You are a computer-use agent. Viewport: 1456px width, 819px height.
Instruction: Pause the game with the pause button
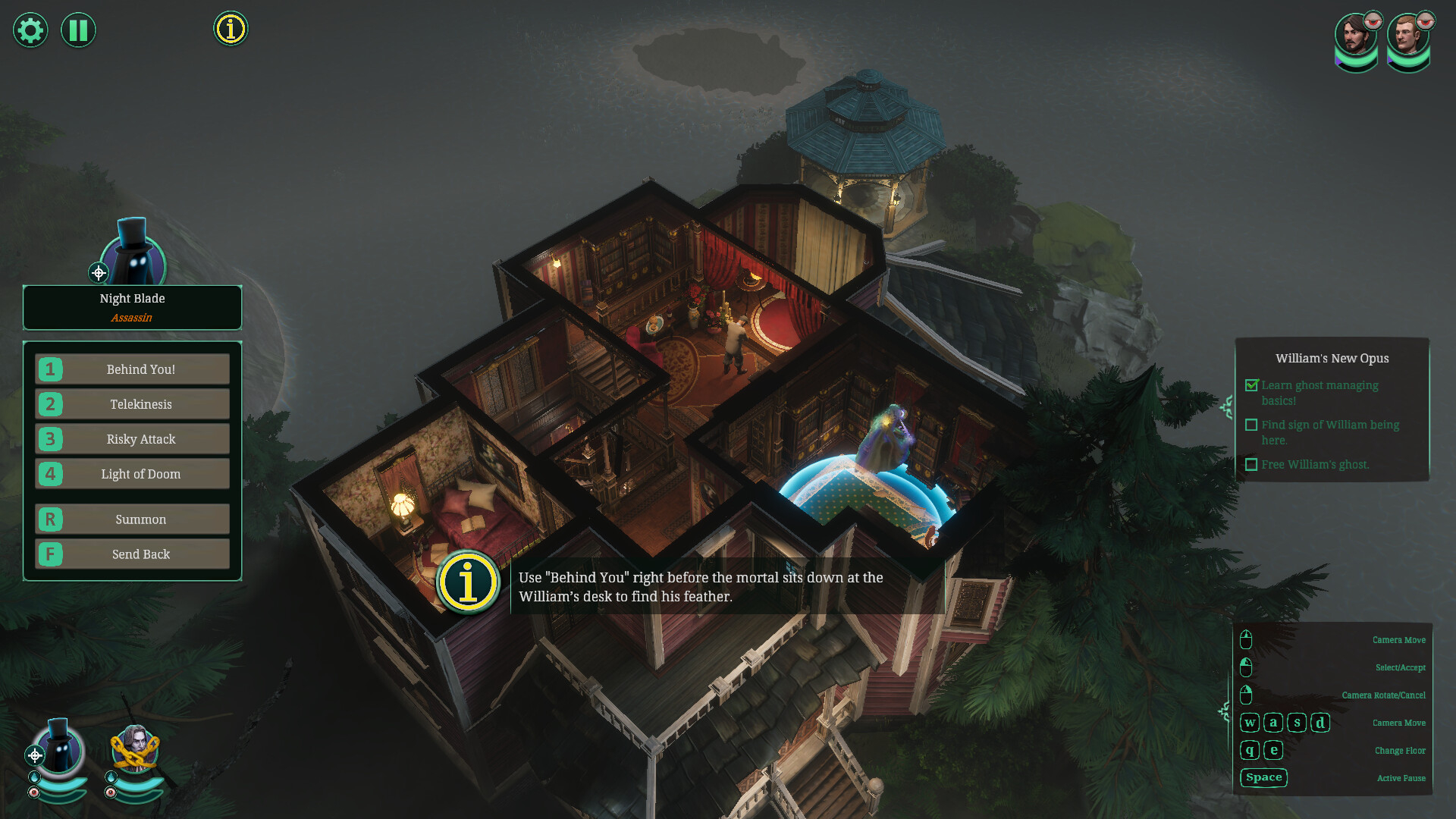(x=78, y=30)
